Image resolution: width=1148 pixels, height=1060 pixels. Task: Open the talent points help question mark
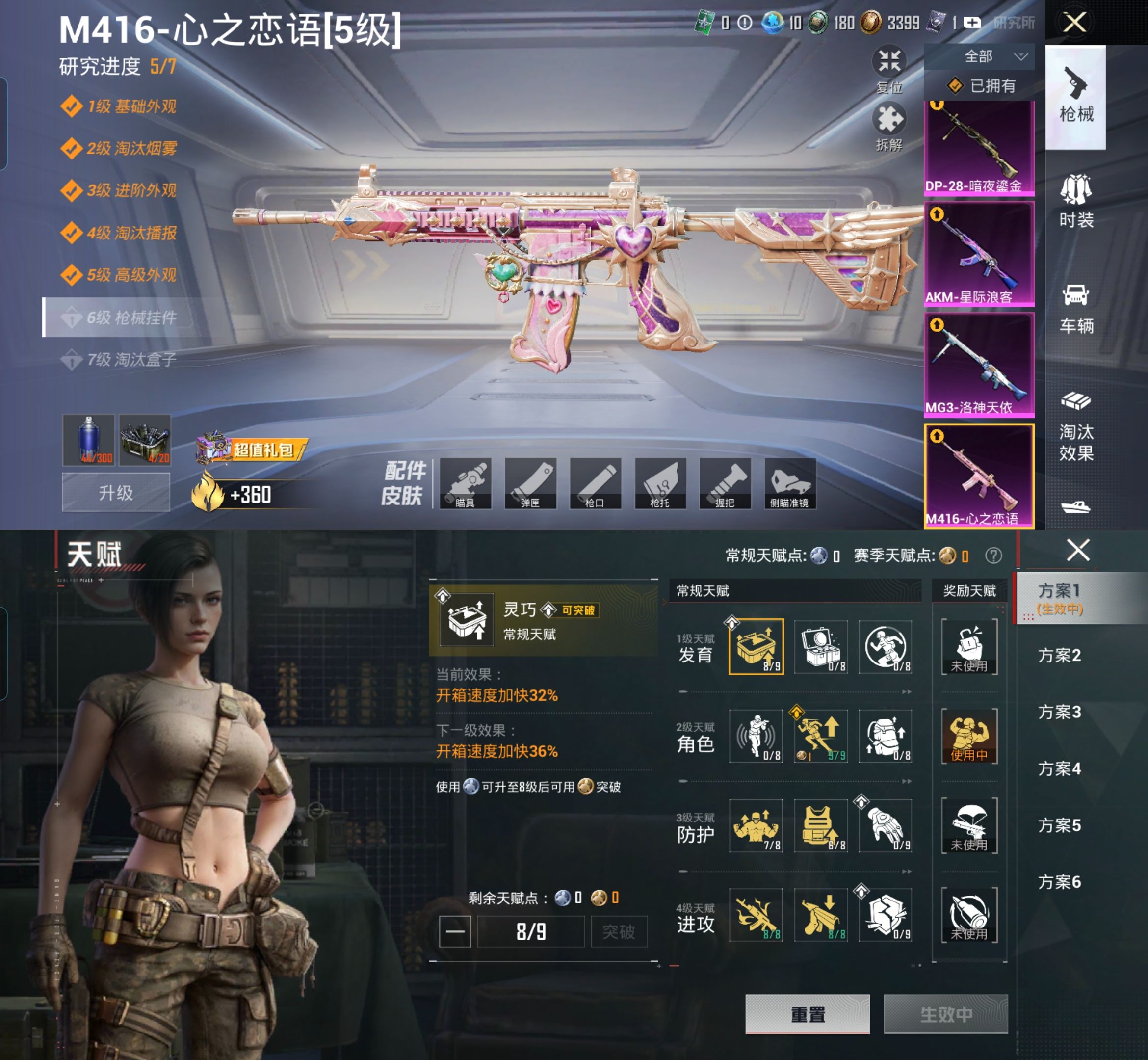(993, 555)
